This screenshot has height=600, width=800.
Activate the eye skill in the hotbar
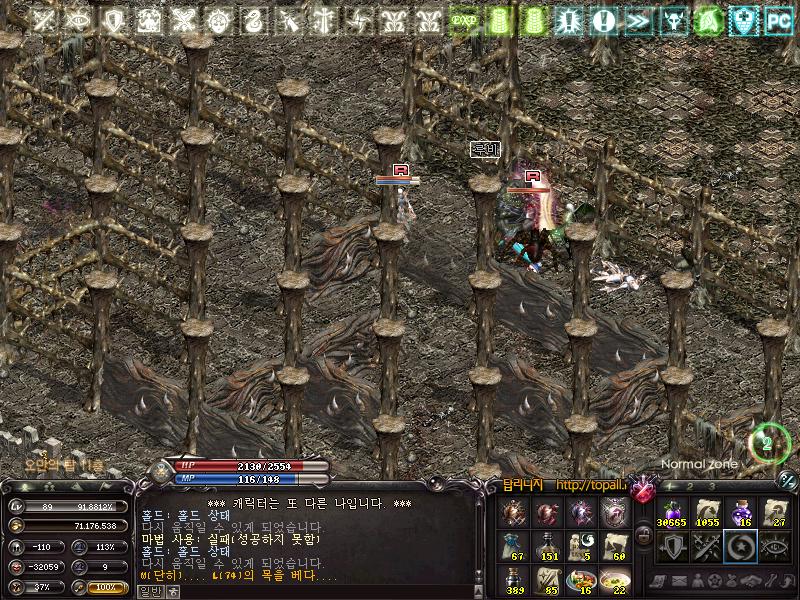click(x=775, y=546)
